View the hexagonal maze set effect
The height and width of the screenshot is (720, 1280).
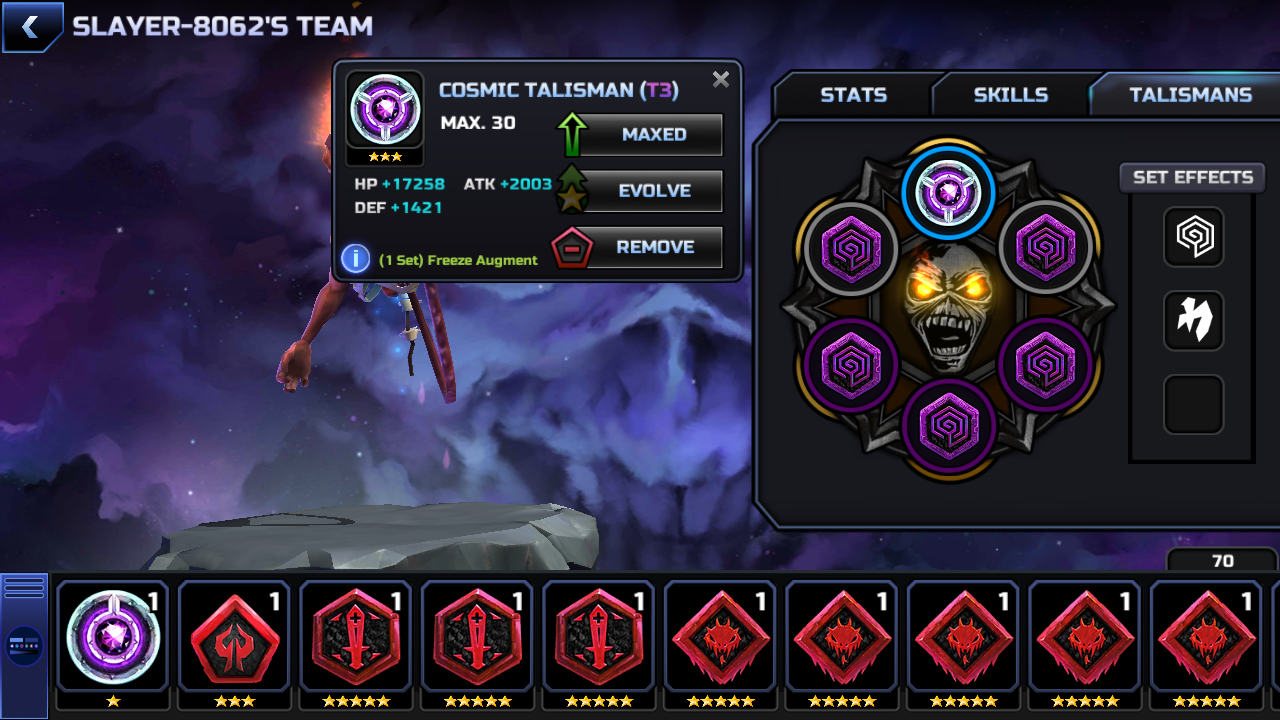[x=1193, y=237]
